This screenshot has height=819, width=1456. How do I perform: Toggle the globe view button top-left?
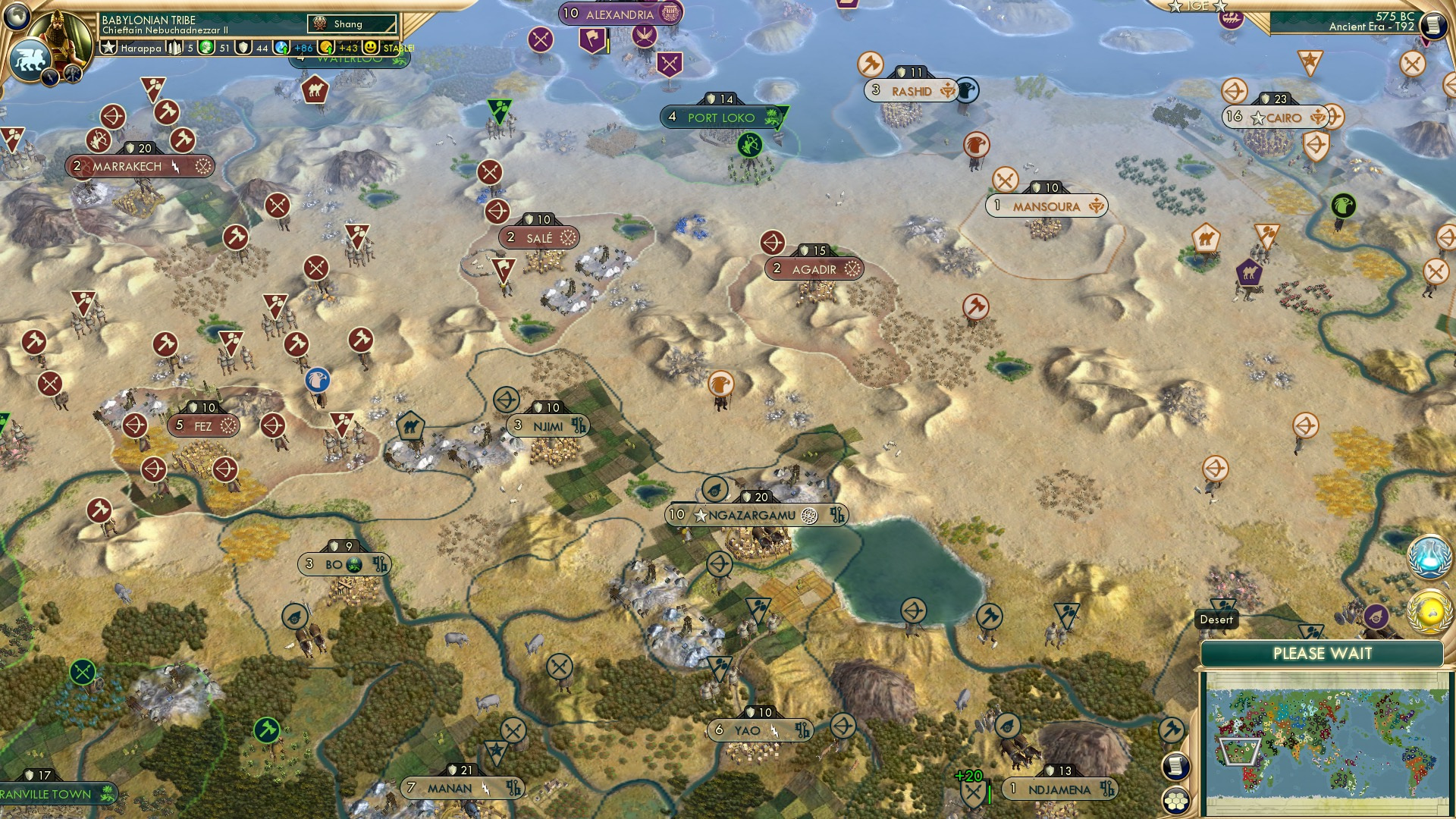pos(17,15)
